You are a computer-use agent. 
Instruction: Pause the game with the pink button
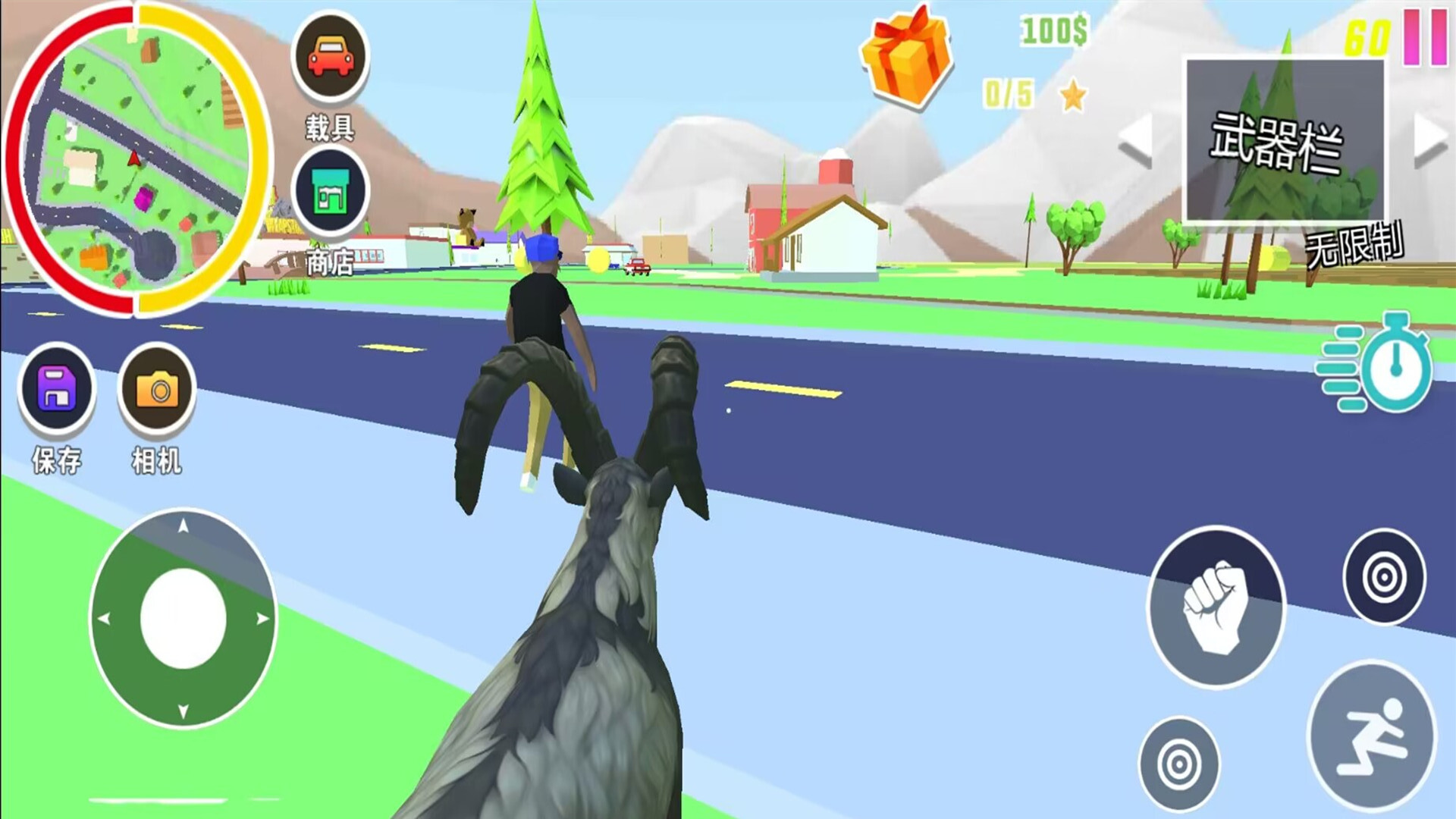(x=1425, y=36)
